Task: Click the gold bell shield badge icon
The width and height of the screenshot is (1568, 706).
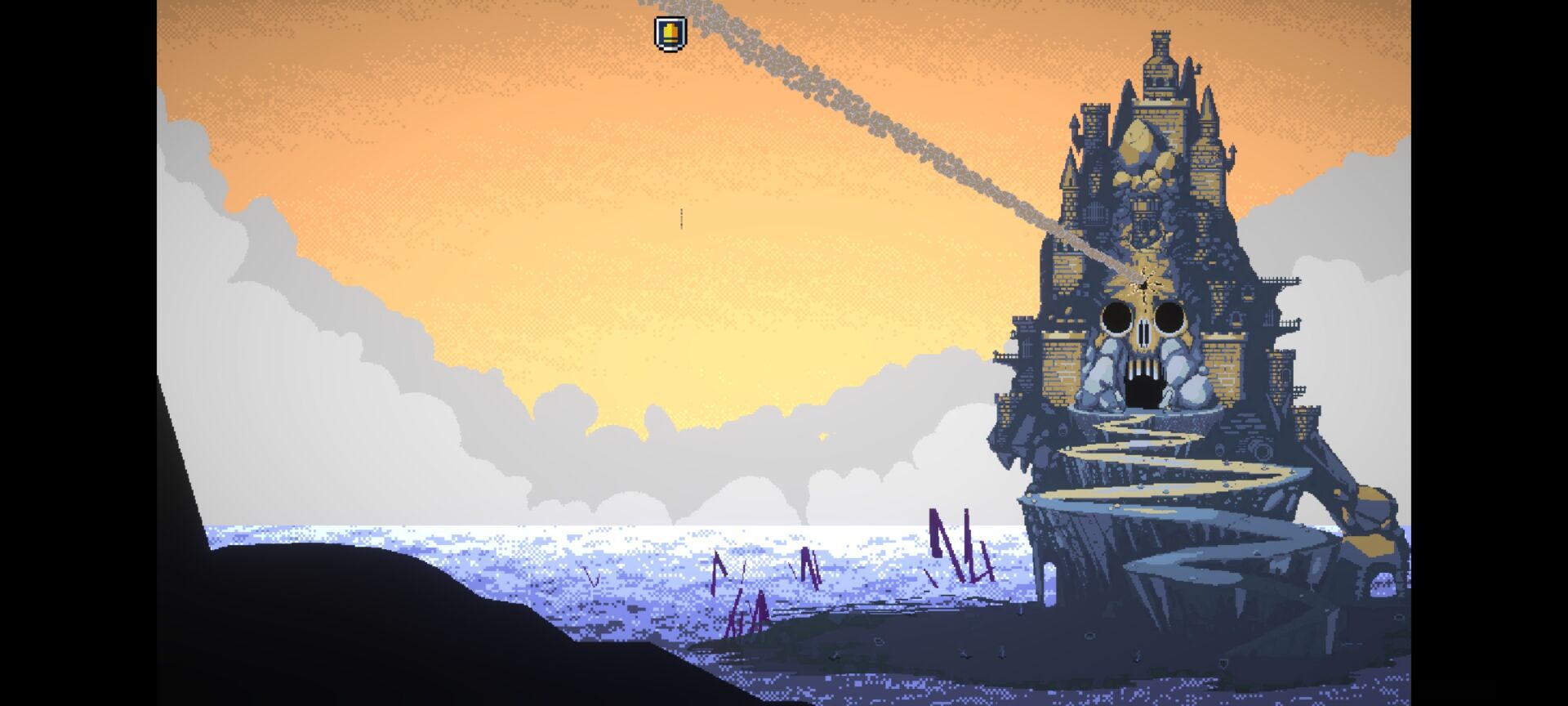Action: click(x=670, y=34)
